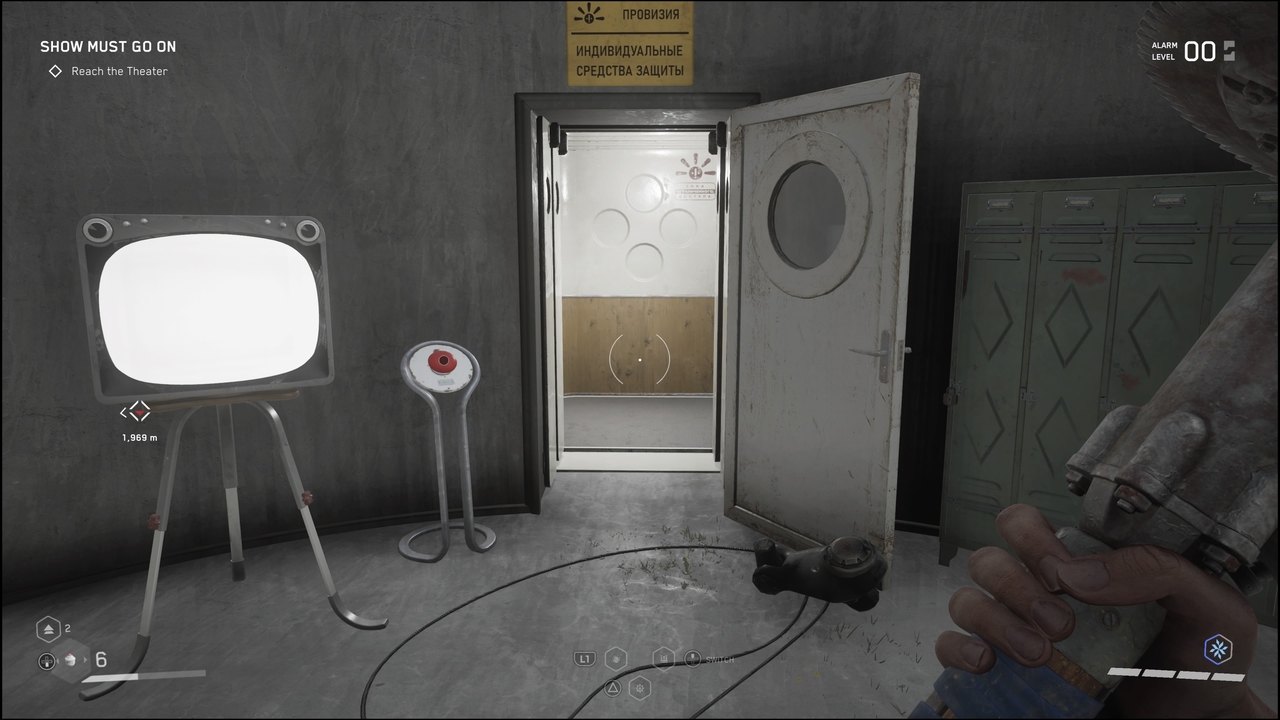Click the double-chevron jump icon showing 2

(48, 628)
